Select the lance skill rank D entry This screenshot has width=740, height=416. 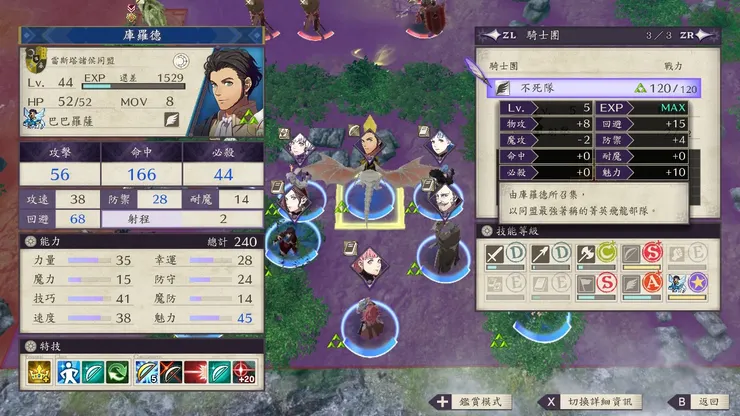(x=551, y=255)
